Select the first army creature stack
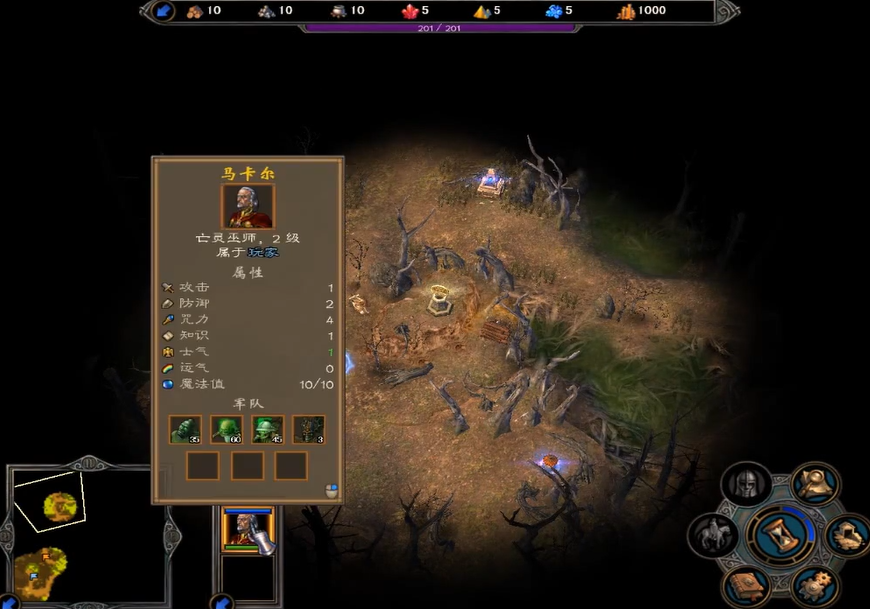 [x=185, y=429]
